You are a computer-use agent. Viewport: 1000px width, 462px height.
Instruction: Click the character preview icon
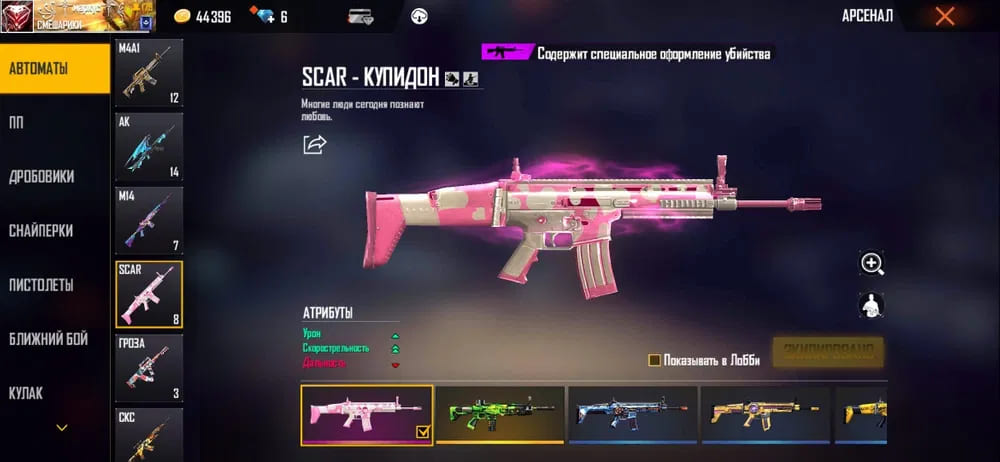point(872,305)
